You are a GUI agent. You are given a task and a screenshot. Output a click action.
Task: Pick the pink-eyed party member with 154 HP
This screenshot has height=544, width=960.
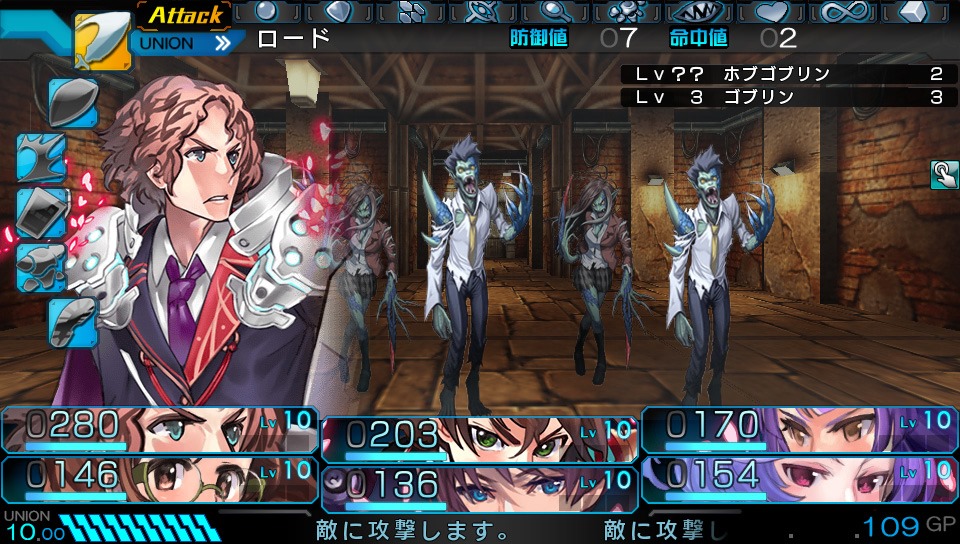point(800,476)
